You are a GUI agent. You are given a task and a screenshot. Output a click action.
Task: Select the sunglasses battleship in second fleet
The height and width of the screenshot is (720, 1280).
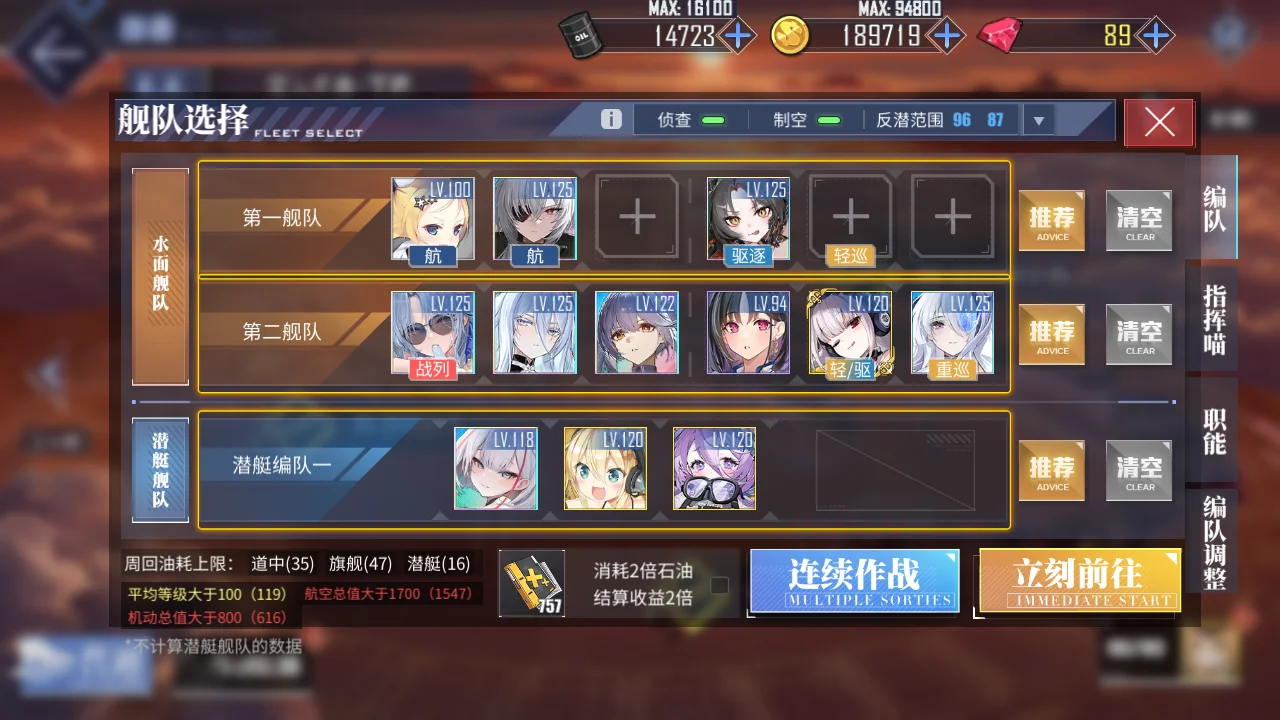click(x=433, y=332)
